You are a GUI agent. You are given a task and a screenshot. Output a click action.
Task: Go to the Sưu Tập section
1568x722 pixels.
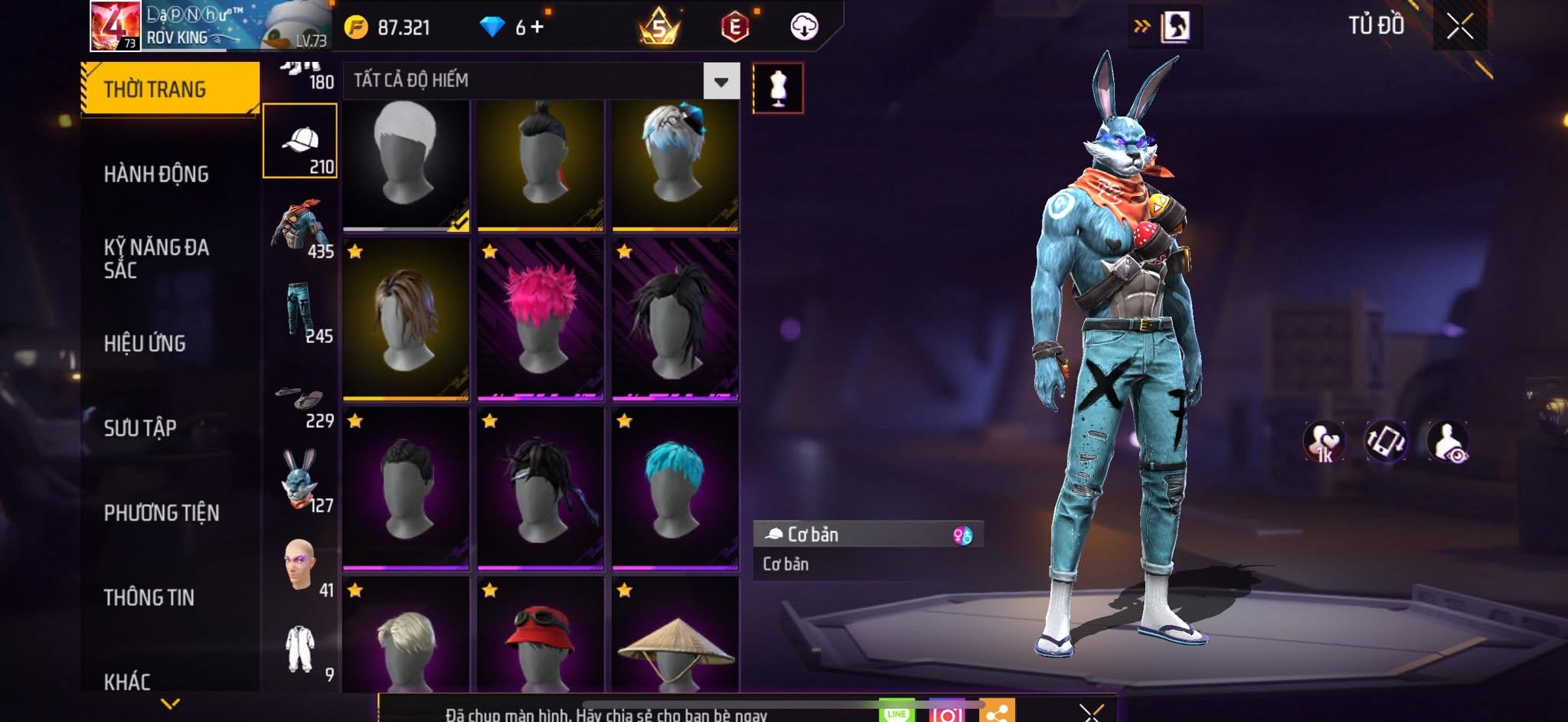pos(140,427)
